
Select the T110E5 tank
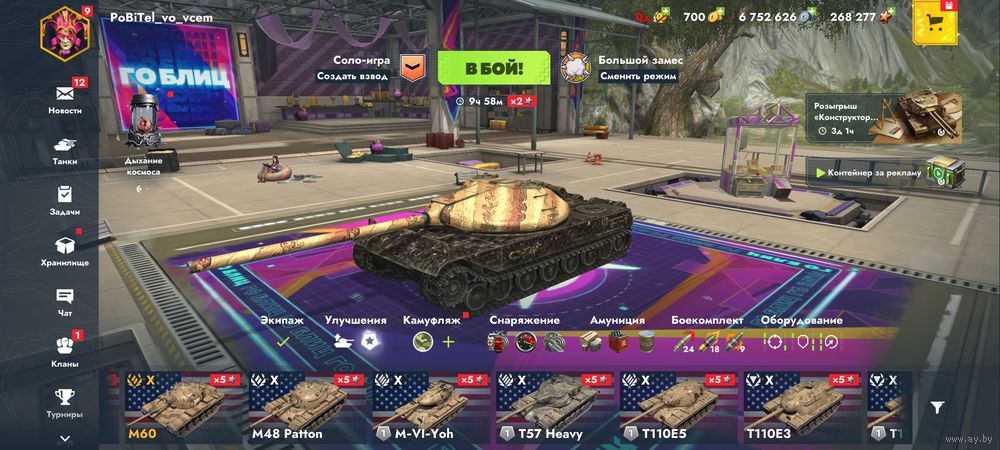(676, 408)
